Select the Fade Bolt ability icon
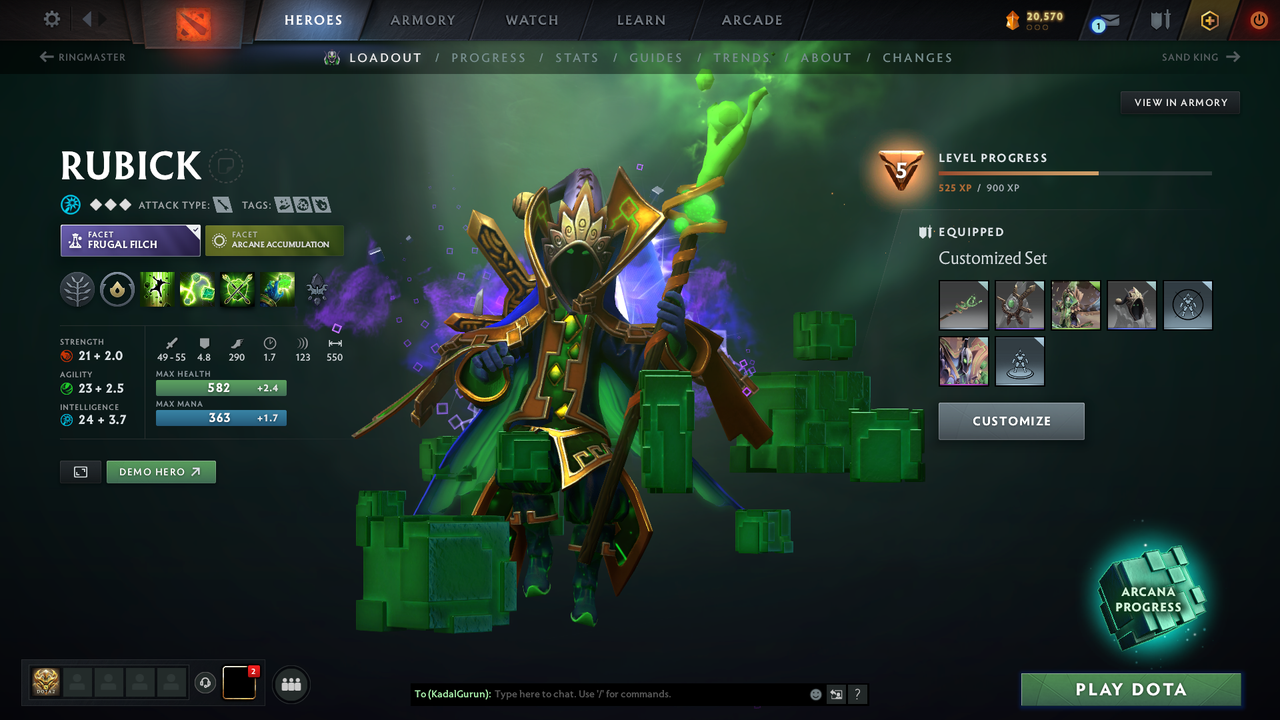 tap(197, 289)
